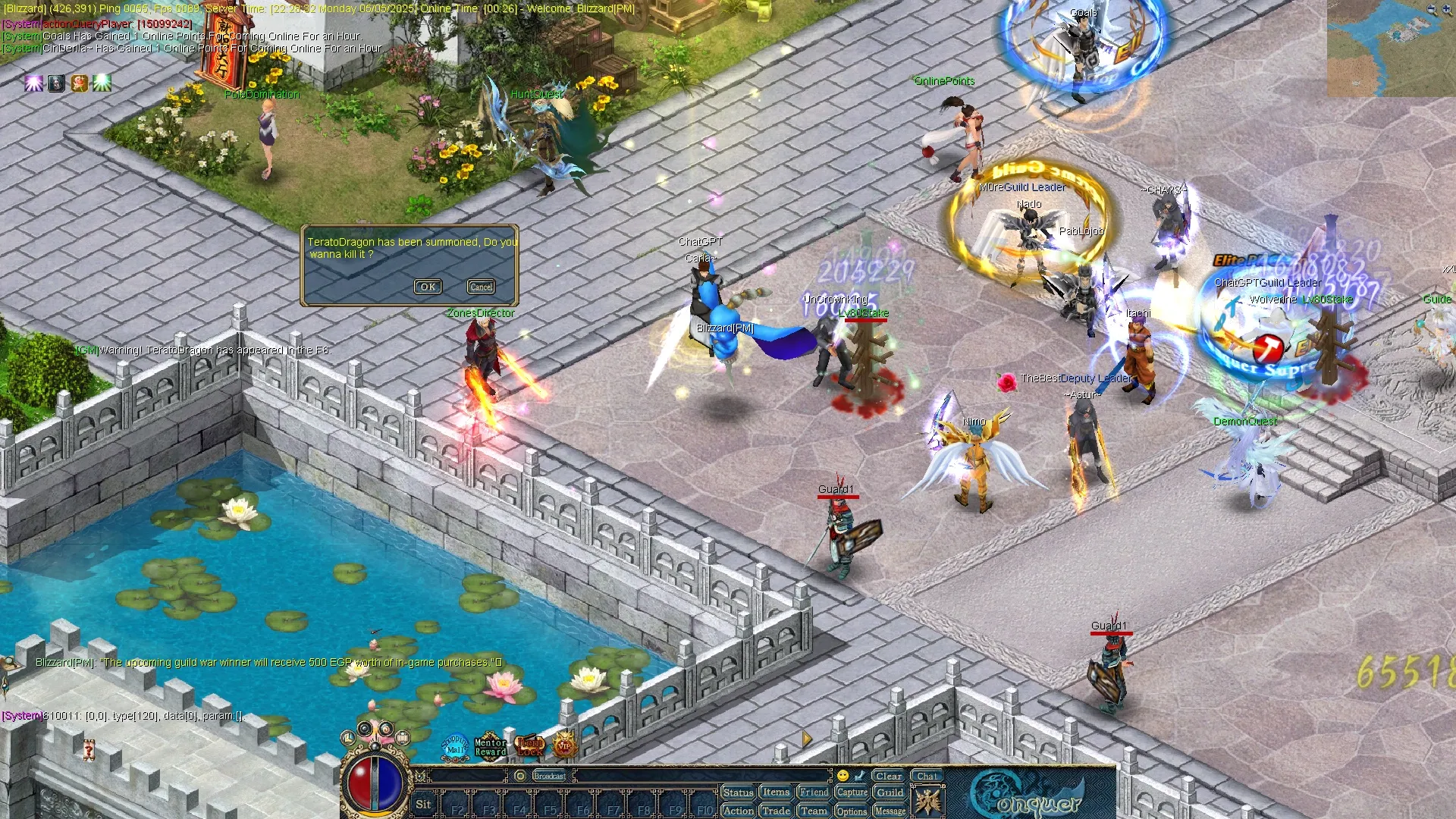Open the Mentor Reward icon
The height and width of the screenshot is (819, 1456).
(x=490, y=747)
